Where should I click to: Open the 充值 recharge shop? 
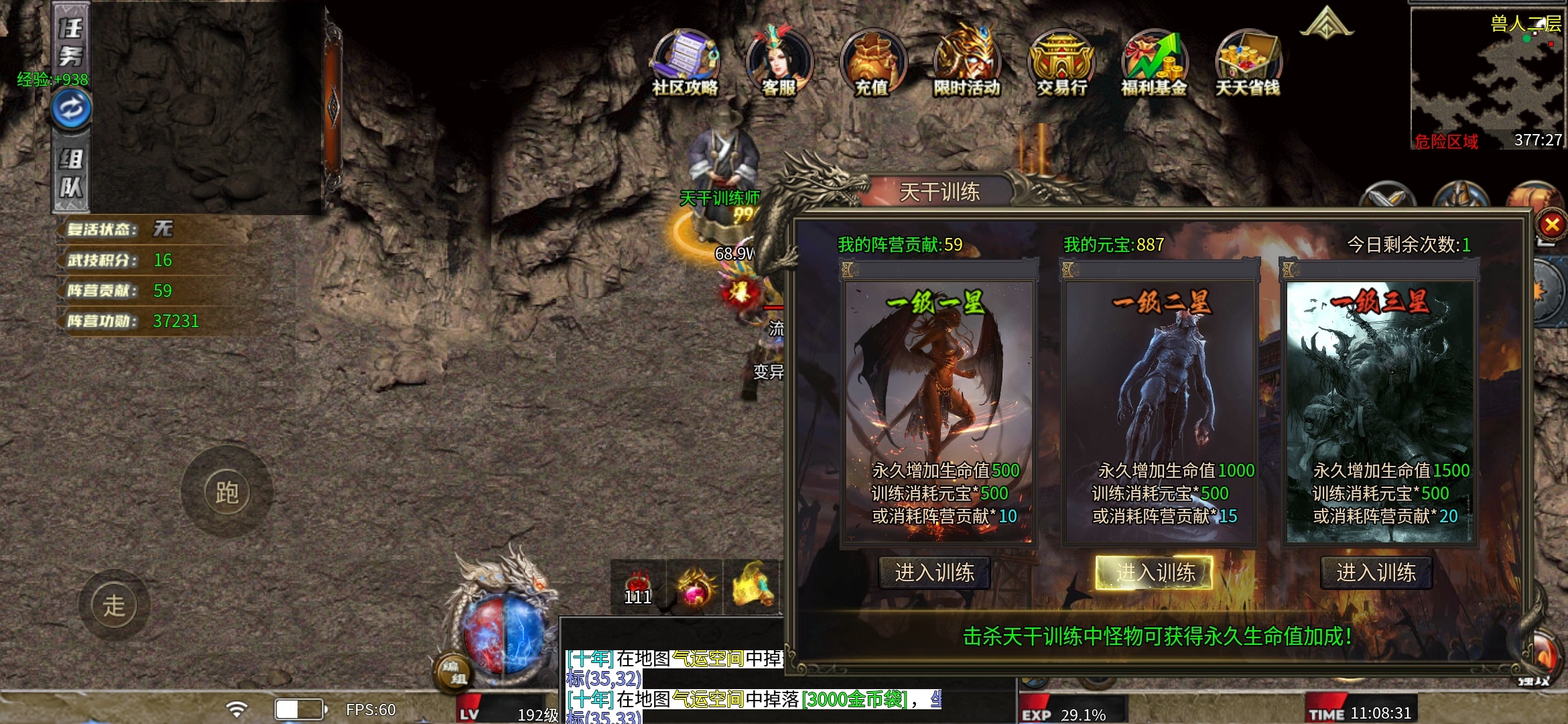point(872,63)
